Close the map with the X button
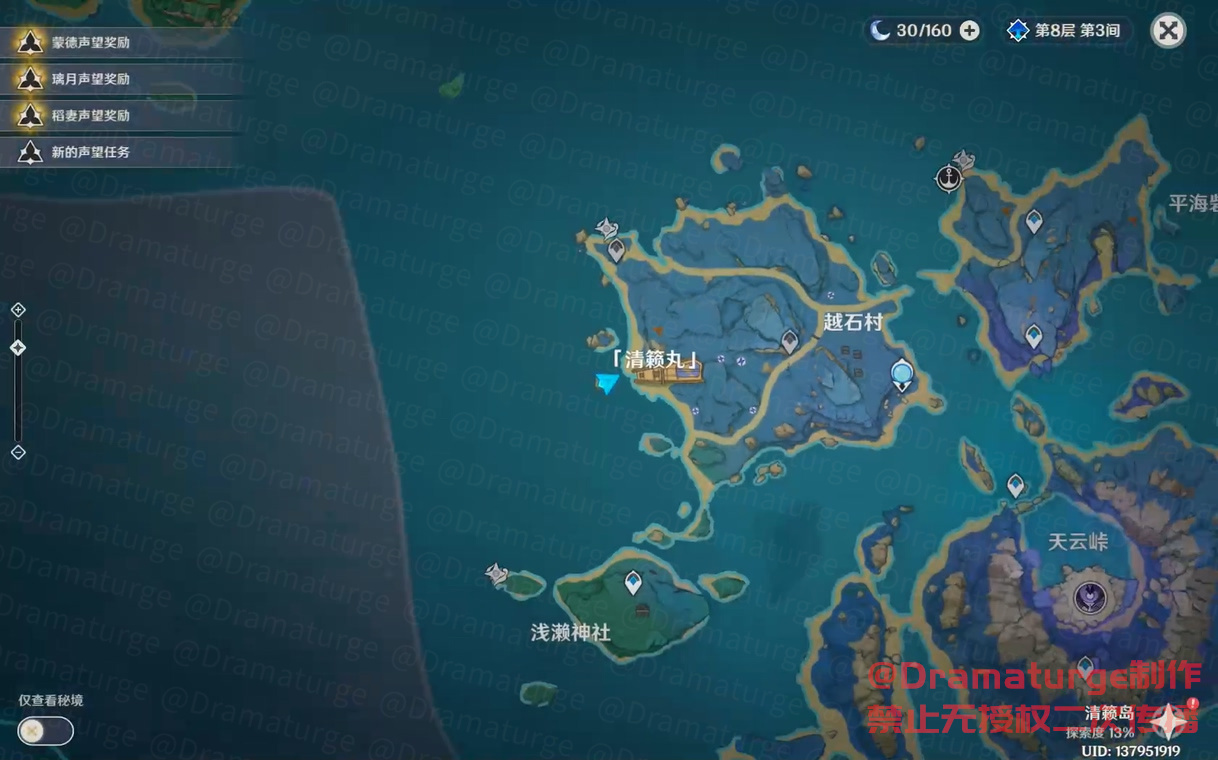Screen dimensions: 1218x760 click(x=1167, y=31)
